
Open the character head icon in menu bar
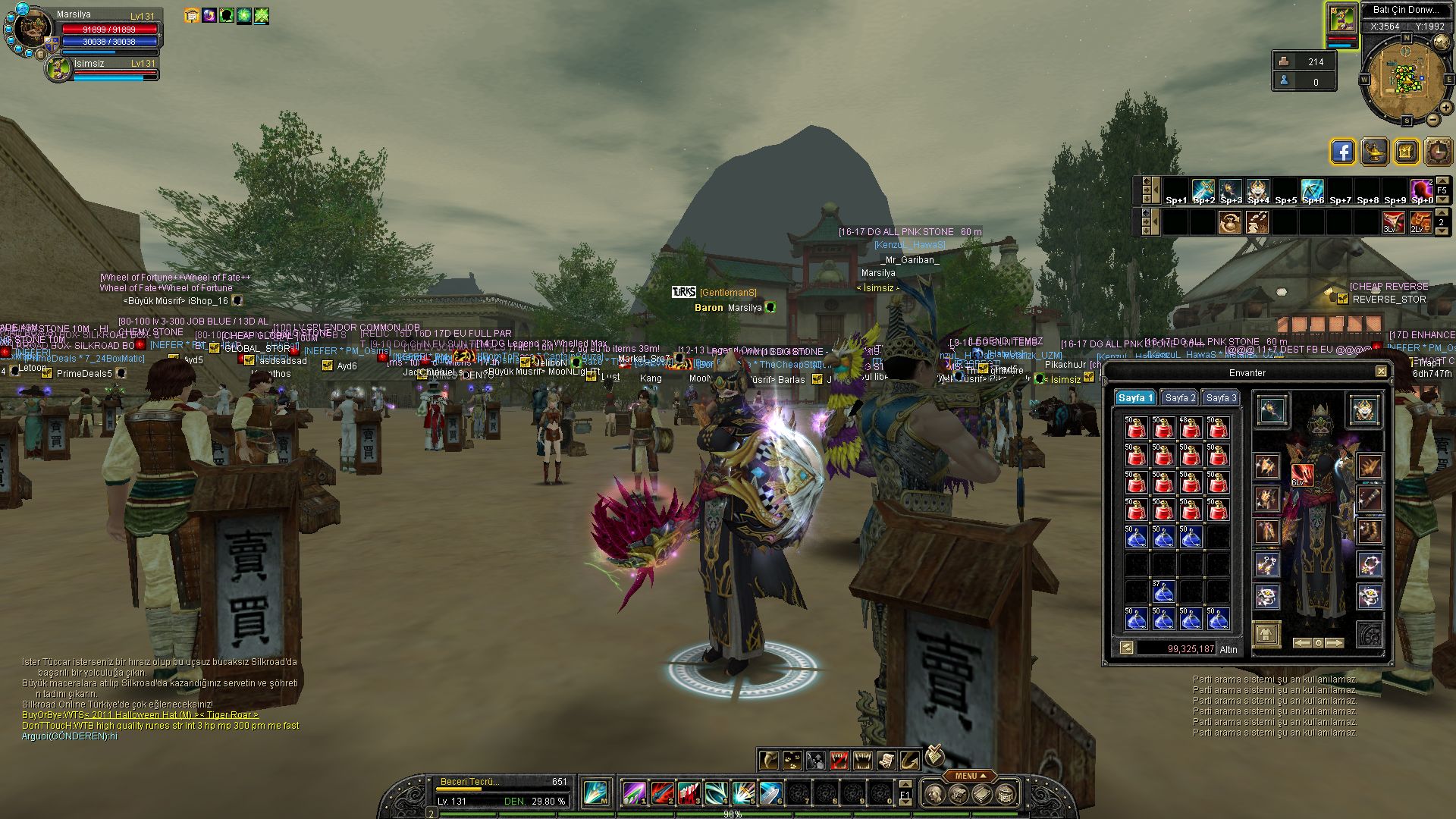(934, 794)
